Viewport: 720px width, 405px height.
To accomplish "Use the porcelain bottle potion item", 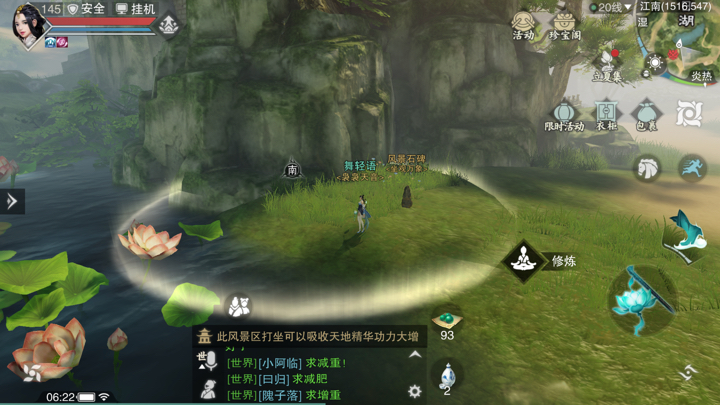I will pyautogui.click(x=447, y=376).
